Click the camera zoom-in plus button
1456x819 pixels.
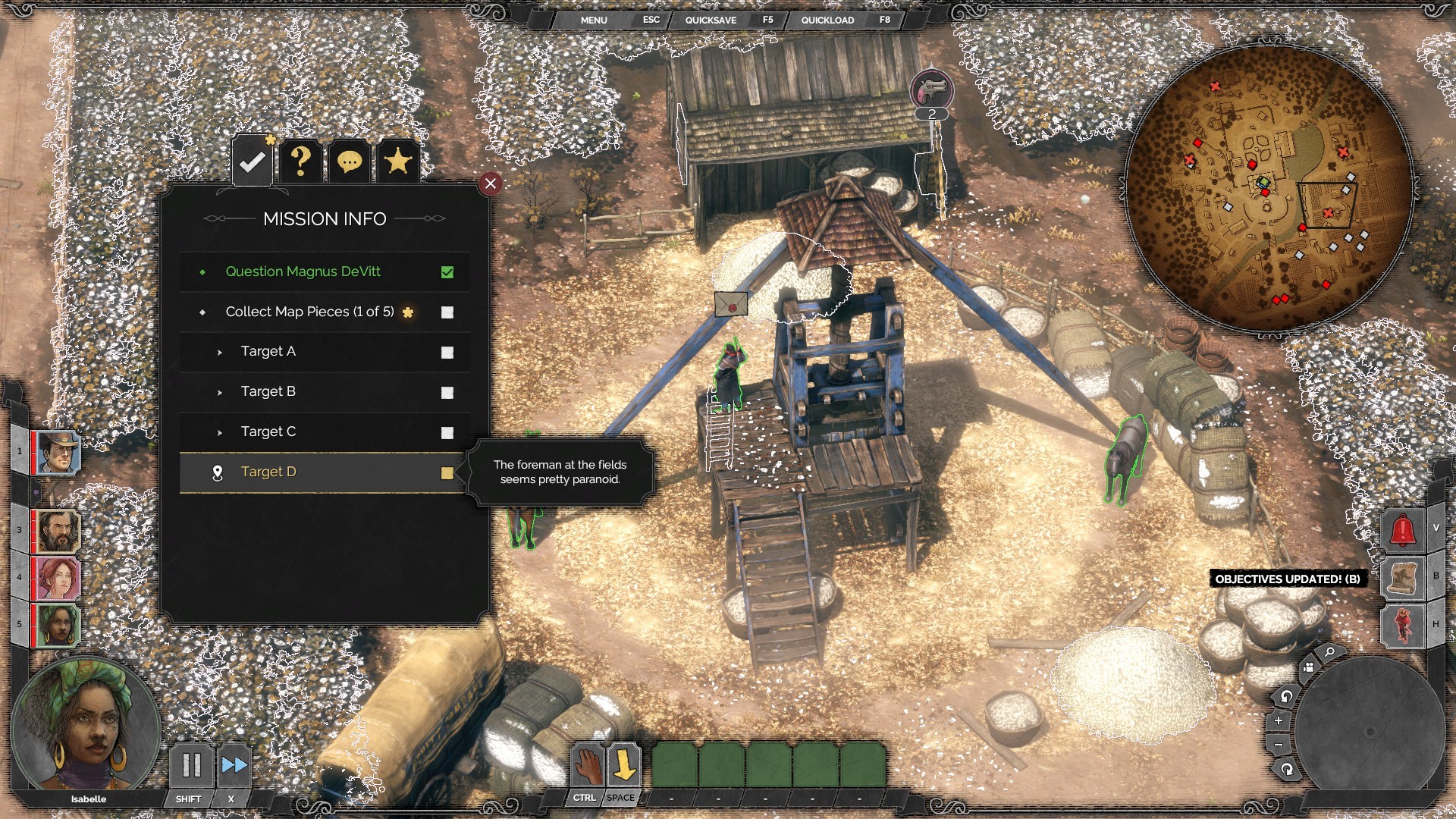[1279, 720]
